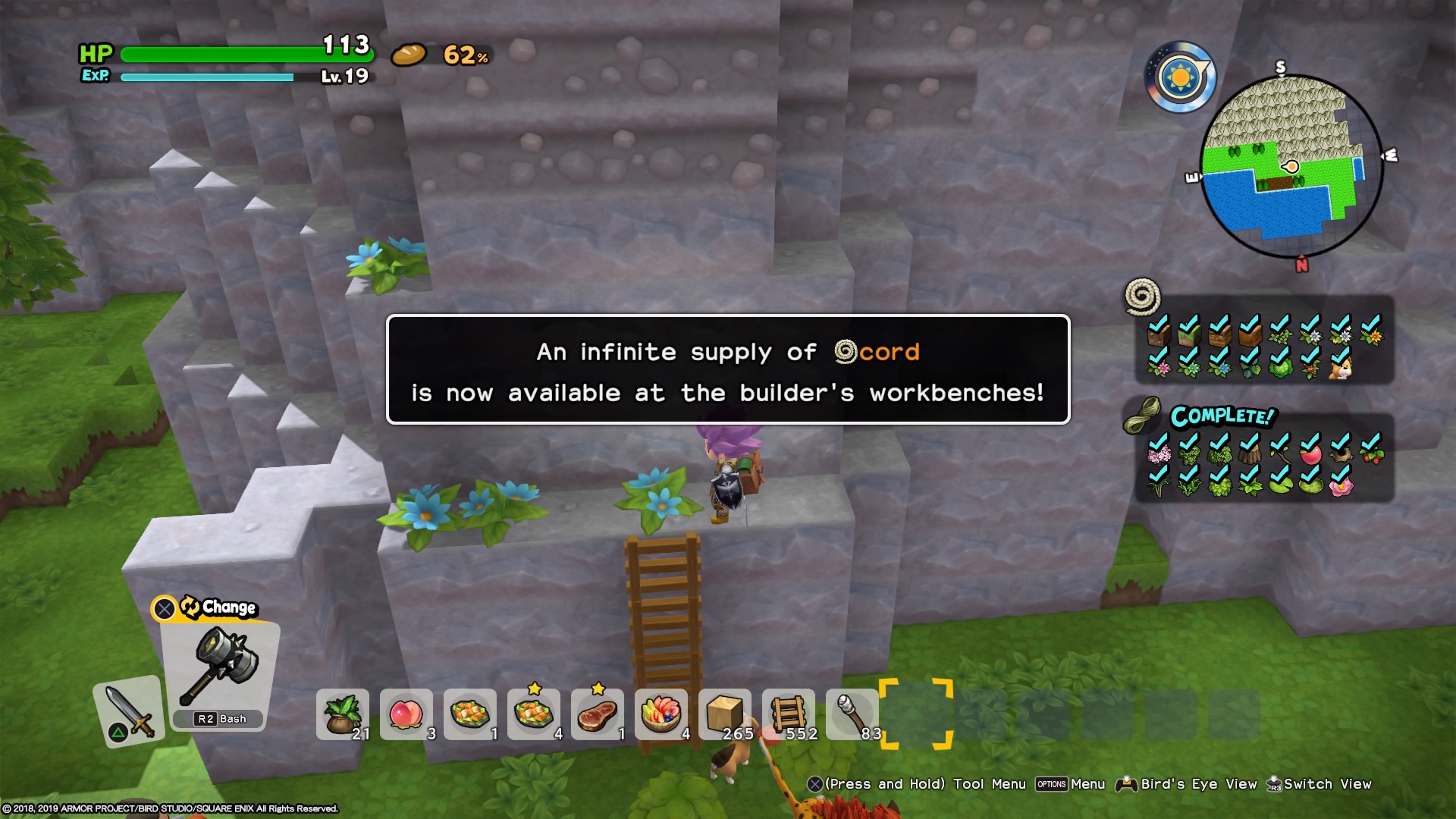Open the Tool Menu via the X prompt
This screenshot has height=819, width=1456.
click(814, 784)
